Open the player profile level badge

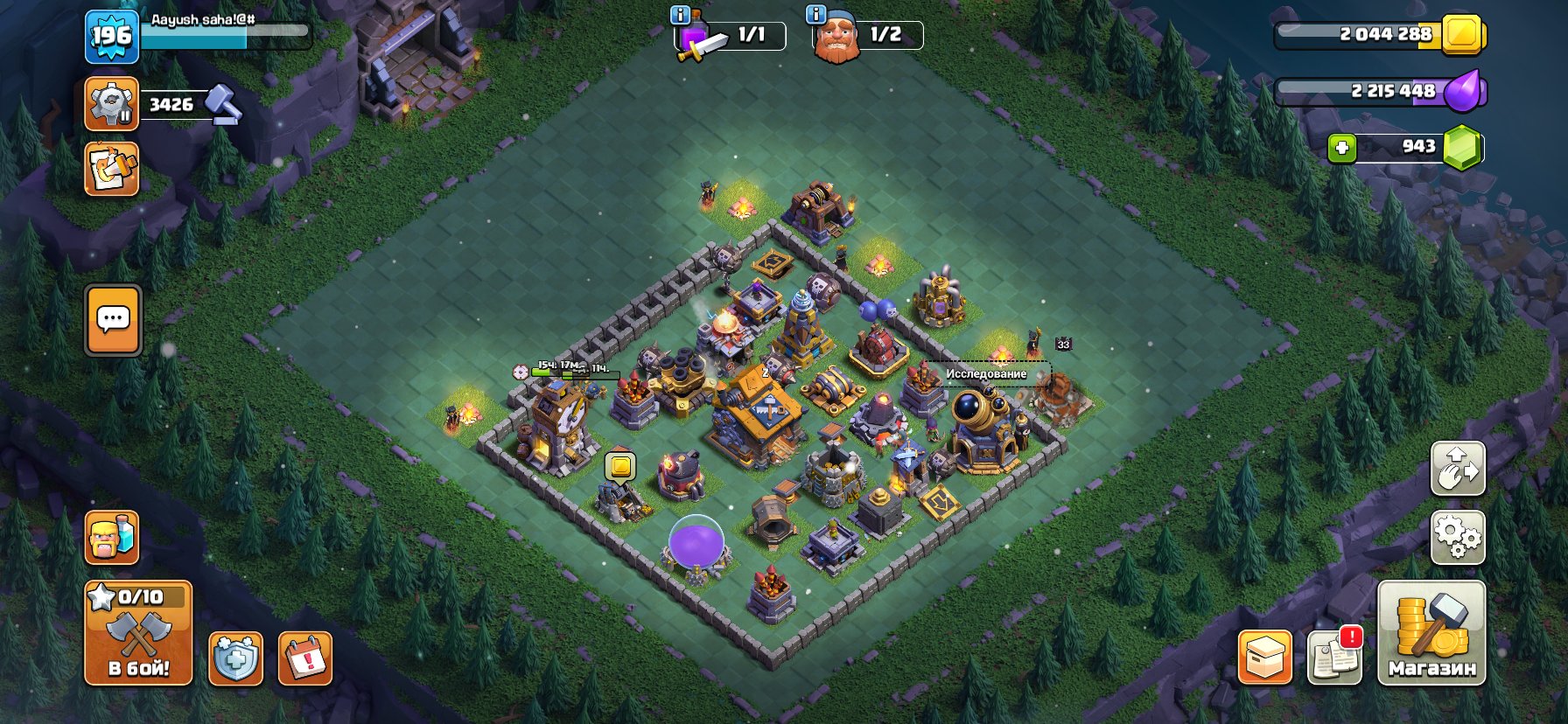(113, 37)
